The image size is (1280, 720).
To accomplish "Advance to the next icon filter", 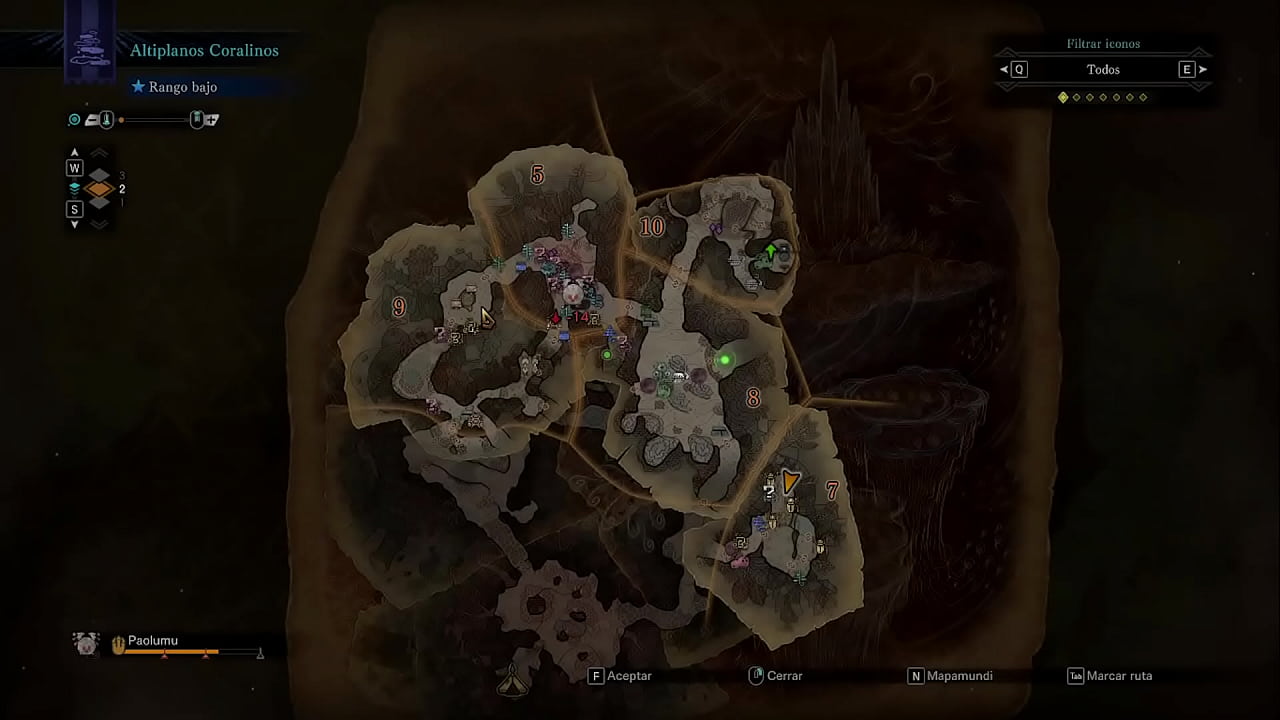I will (x=1202, y=70).
